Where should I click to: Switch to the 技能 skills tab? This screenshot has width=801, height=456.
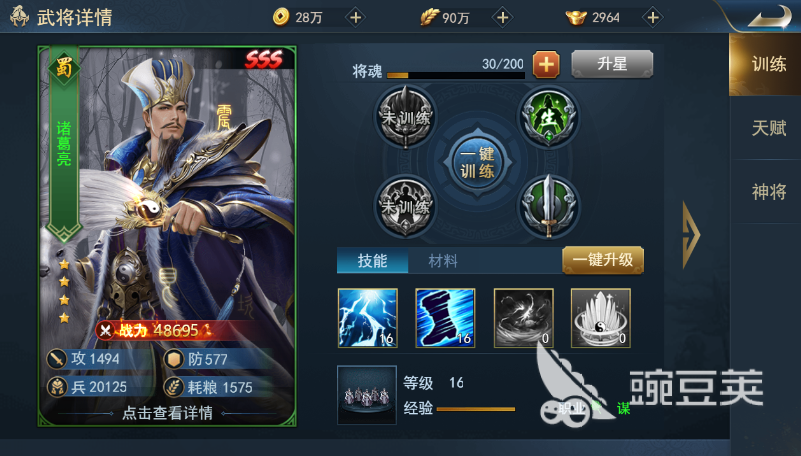point(370,261)
